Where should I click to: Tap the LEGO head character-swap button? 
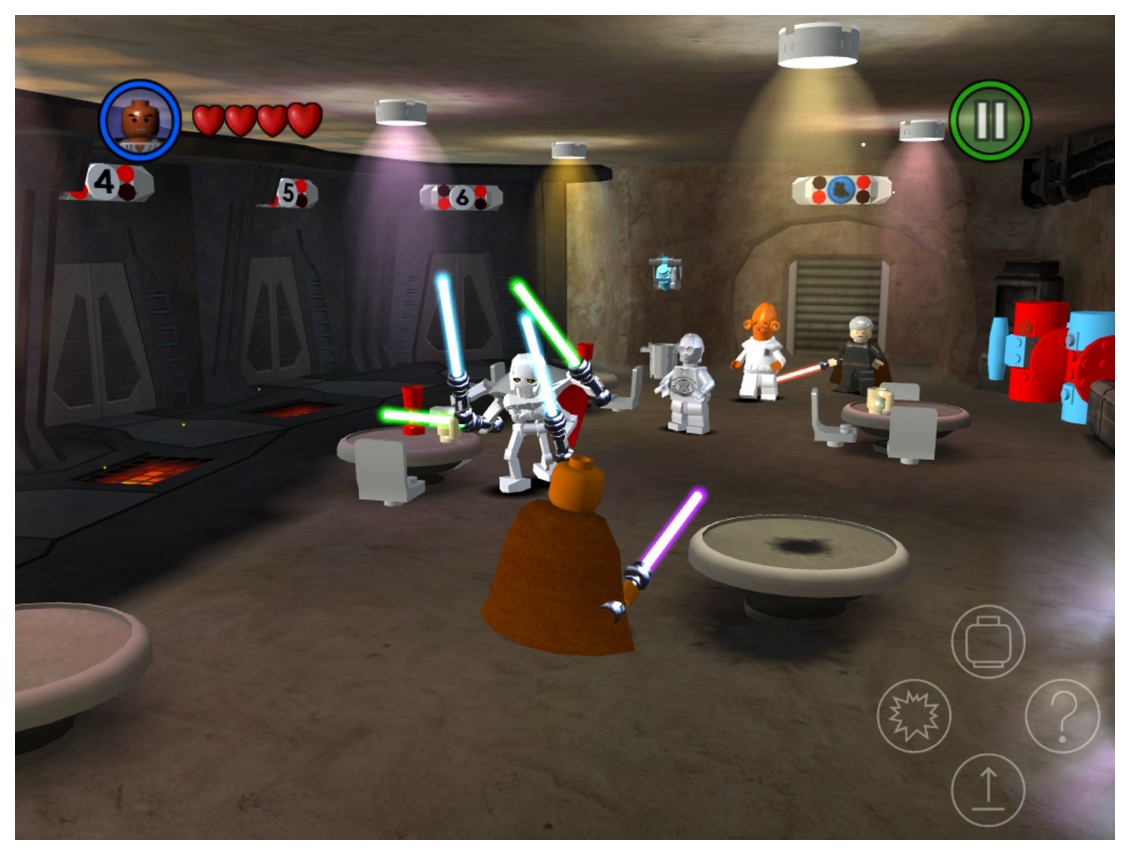click(x=988, y=641)
